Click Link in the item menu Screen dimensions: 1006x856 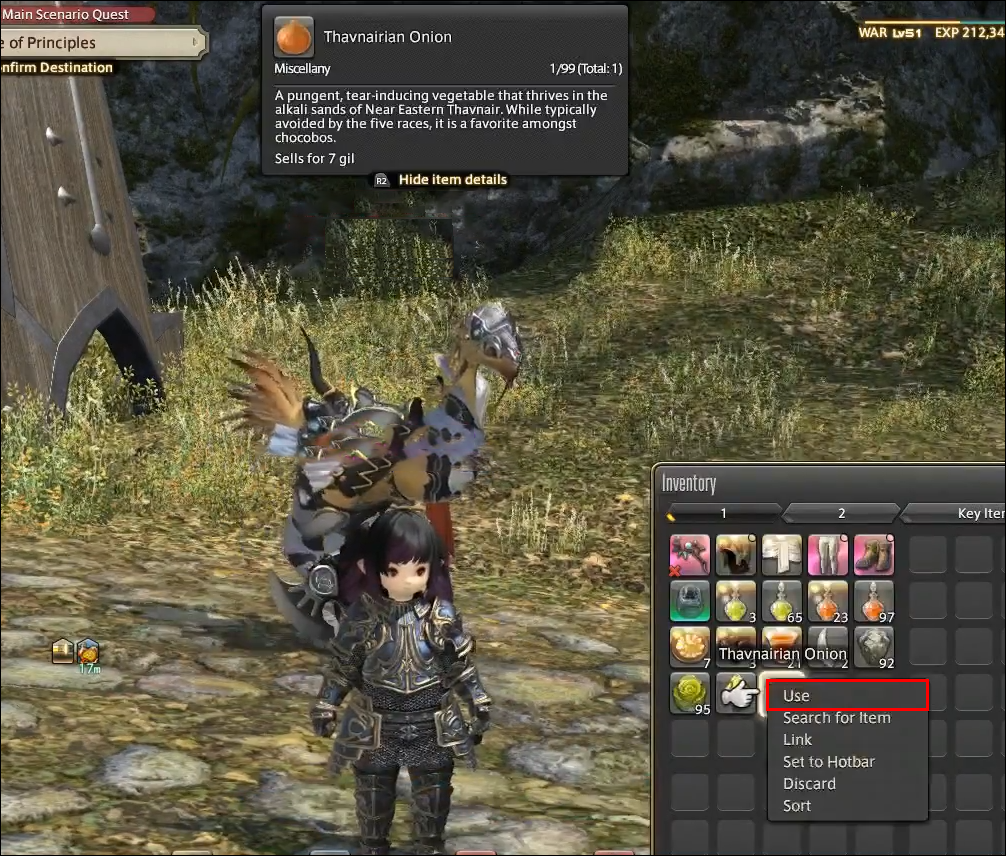coord(797,740)
